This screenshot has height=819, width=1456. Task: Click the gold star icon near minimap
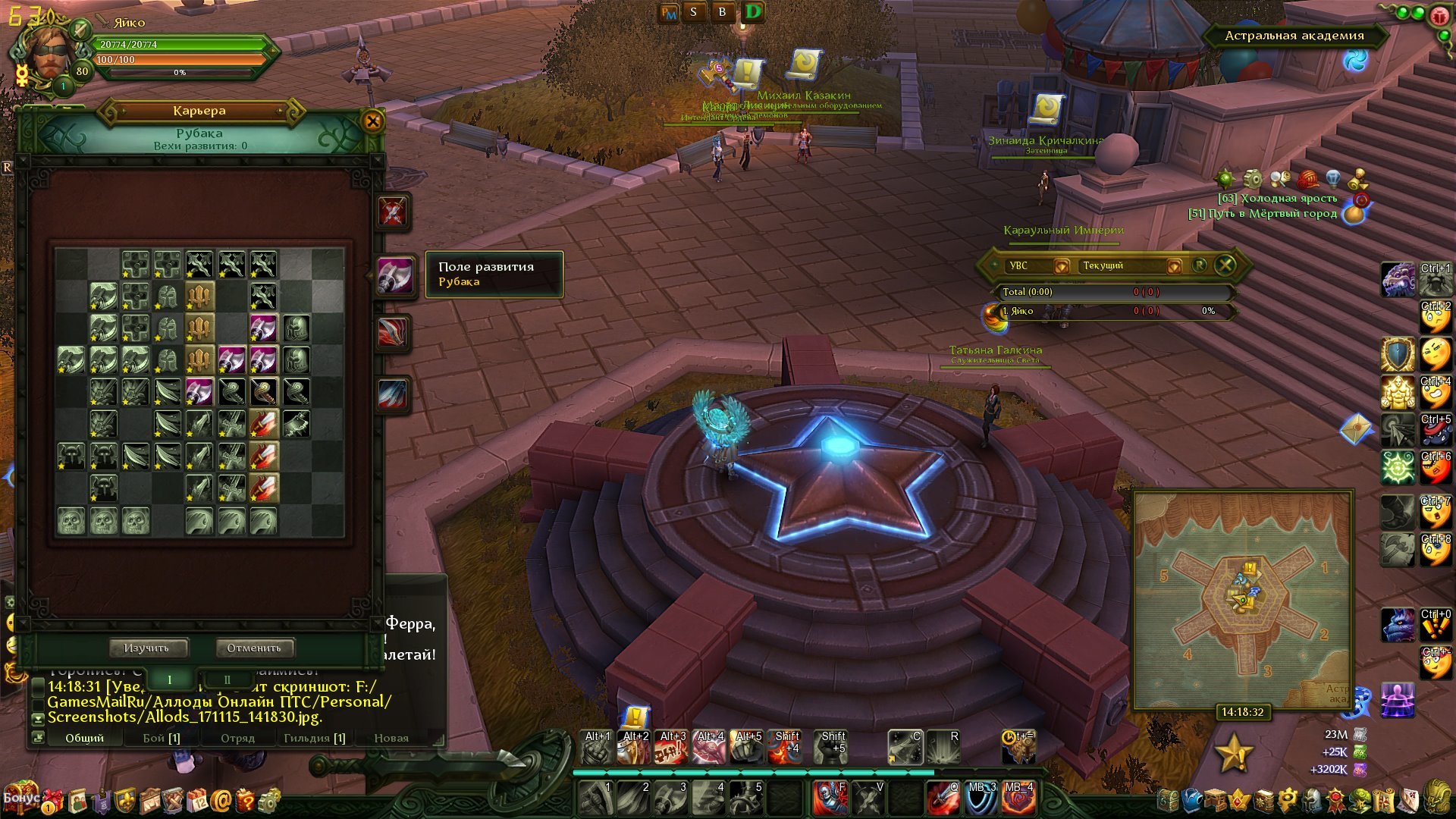point(1234,752)
